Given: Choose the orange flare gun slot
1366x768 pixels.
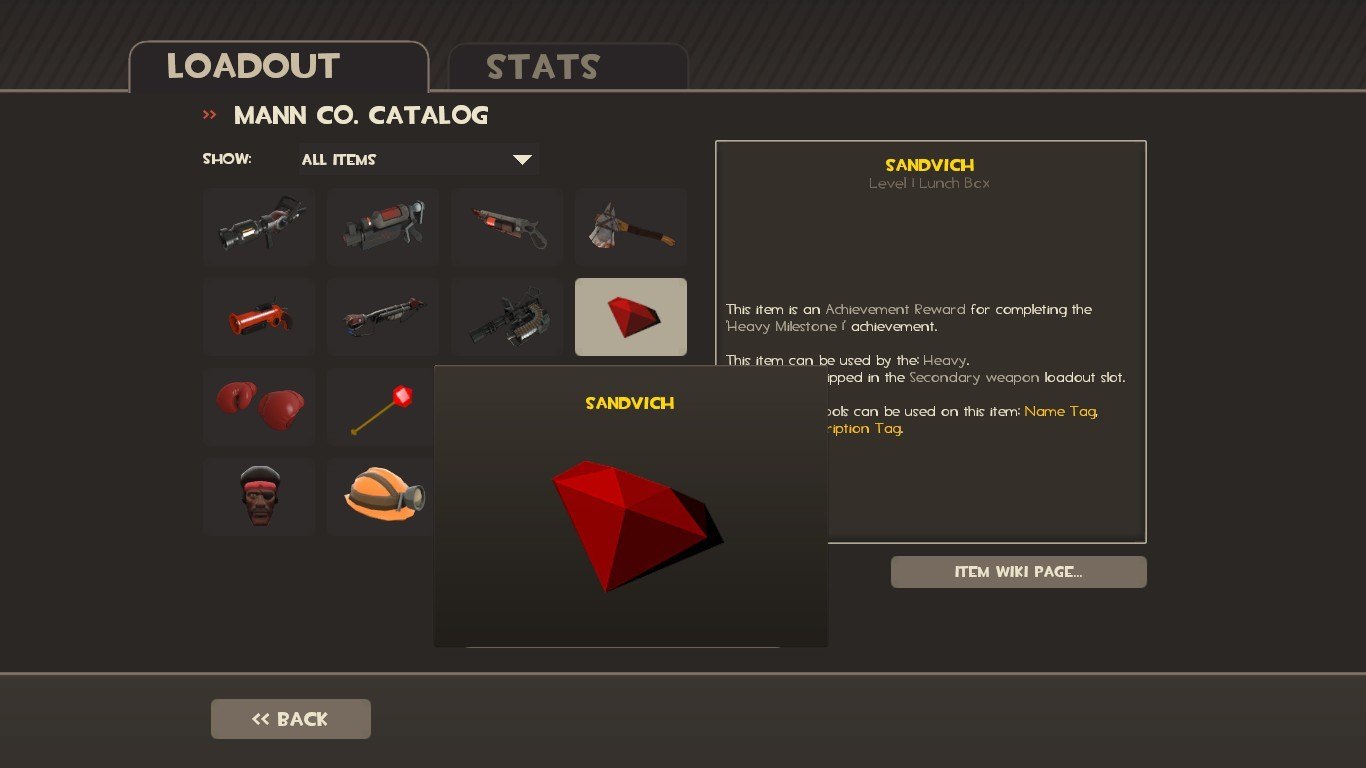Looking at the screenshot, I should (259, 317).
